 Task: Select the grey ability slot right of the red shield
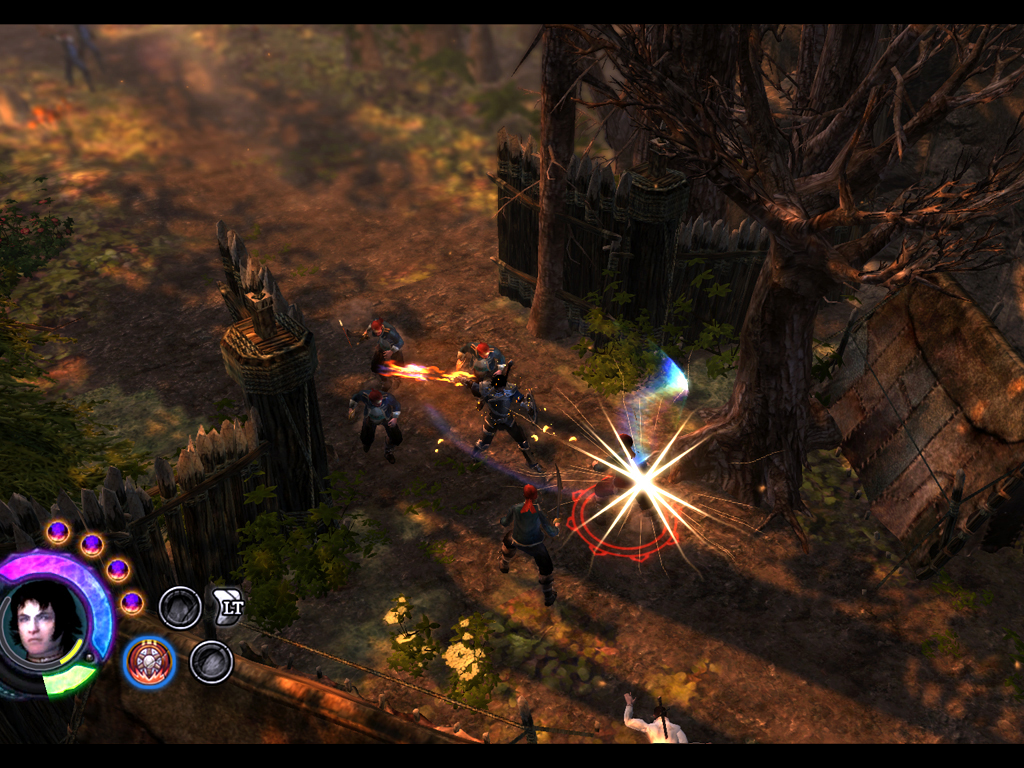click(x=211, y=662)
